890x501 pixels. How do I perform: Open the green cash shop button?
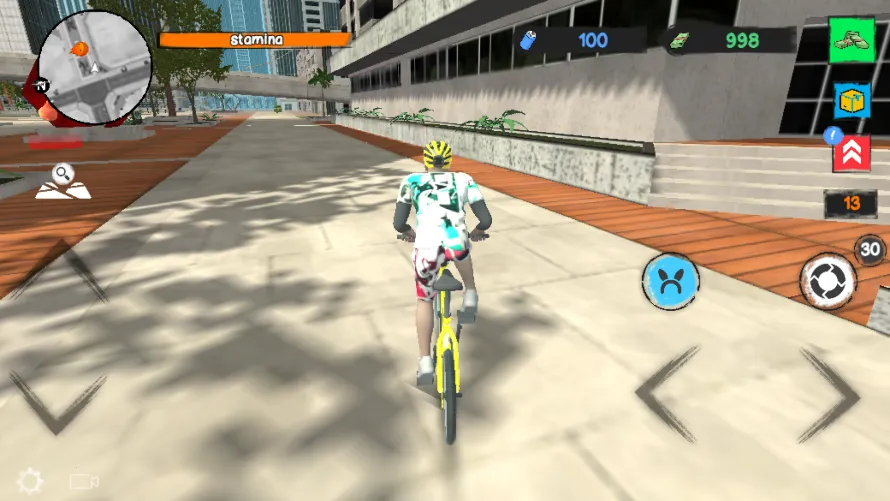[851, 39]
